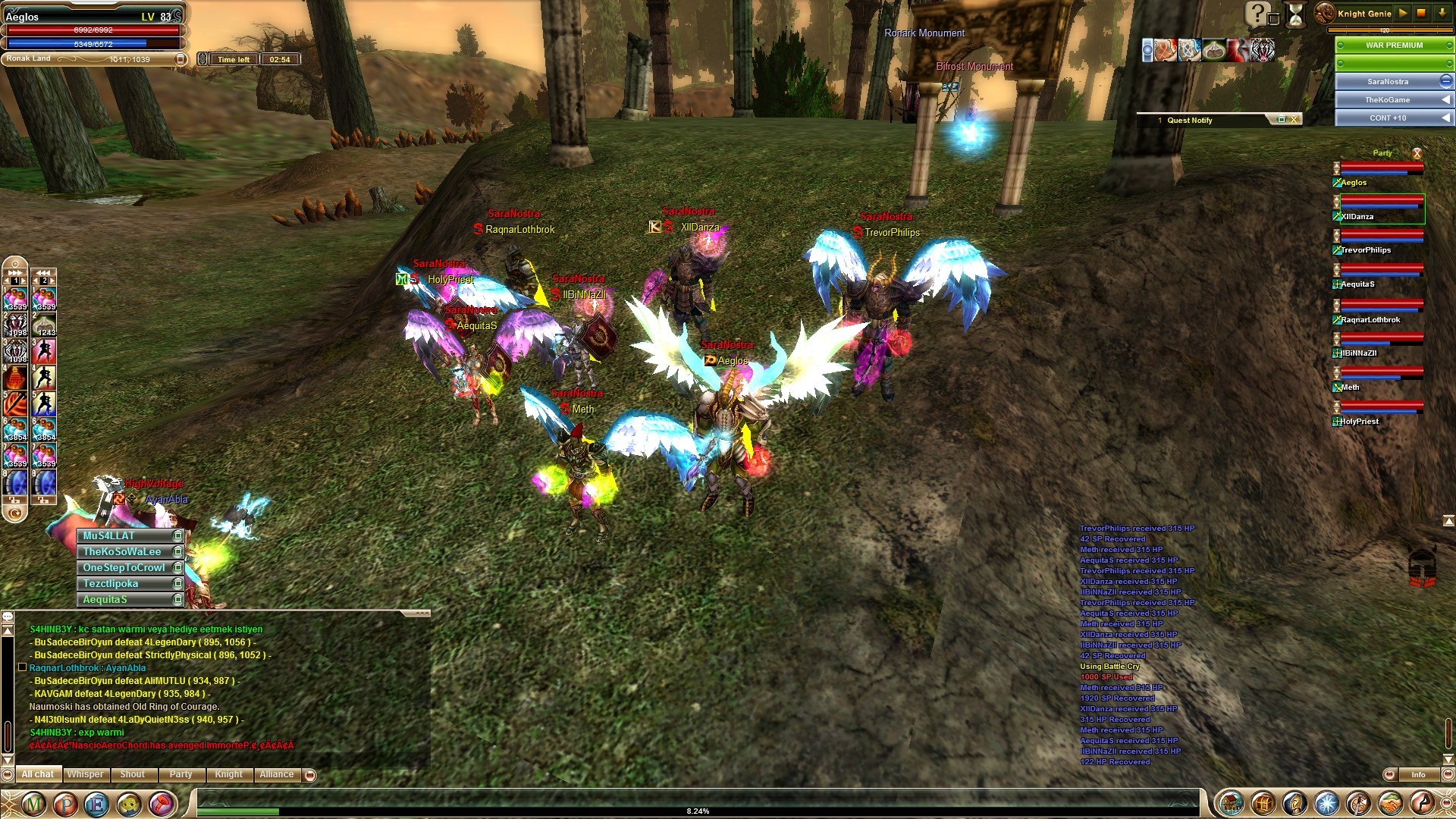The width and height of the screenshot is (1456, 819).
Task: Start the Knight Genie with play button
Action: 1402,13
